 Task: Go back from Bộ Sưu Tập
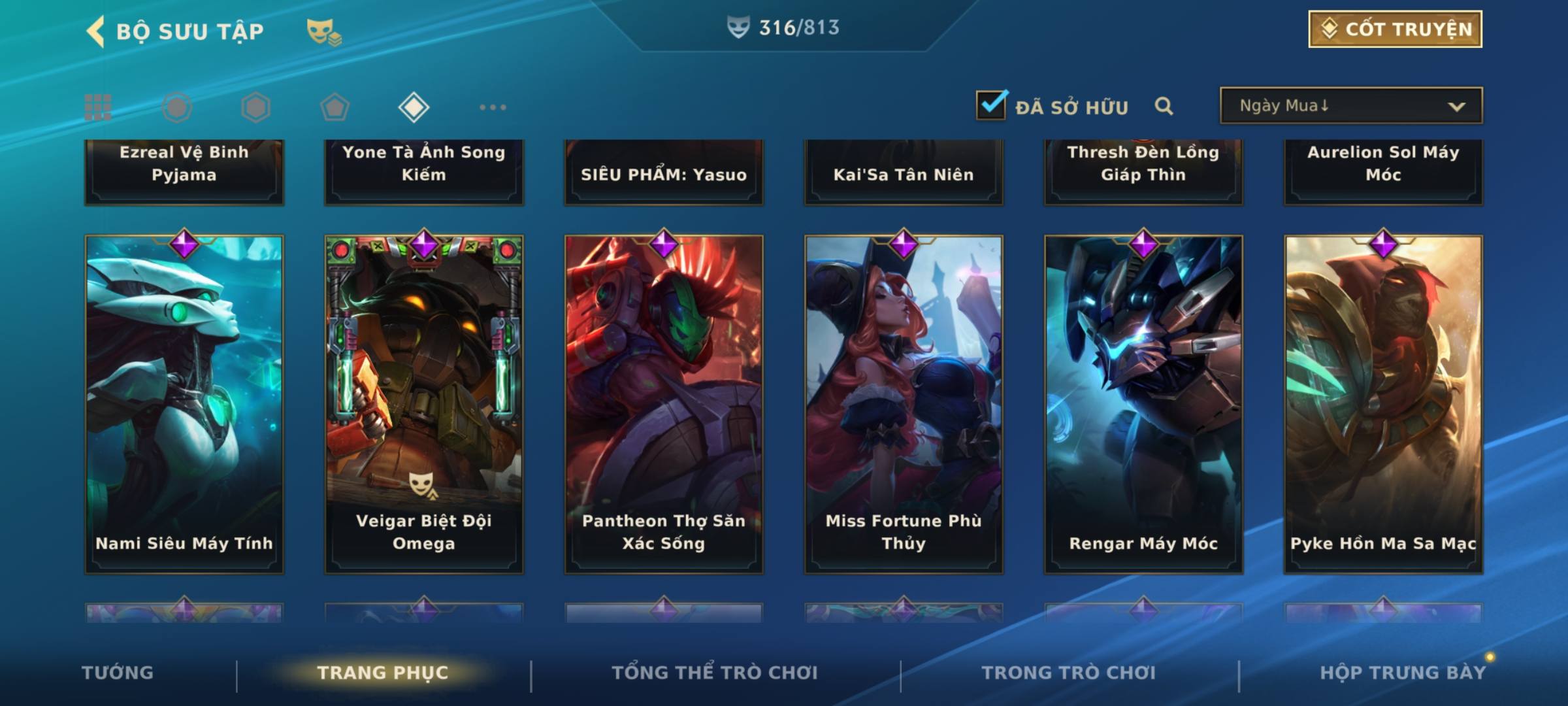point(95,31)
